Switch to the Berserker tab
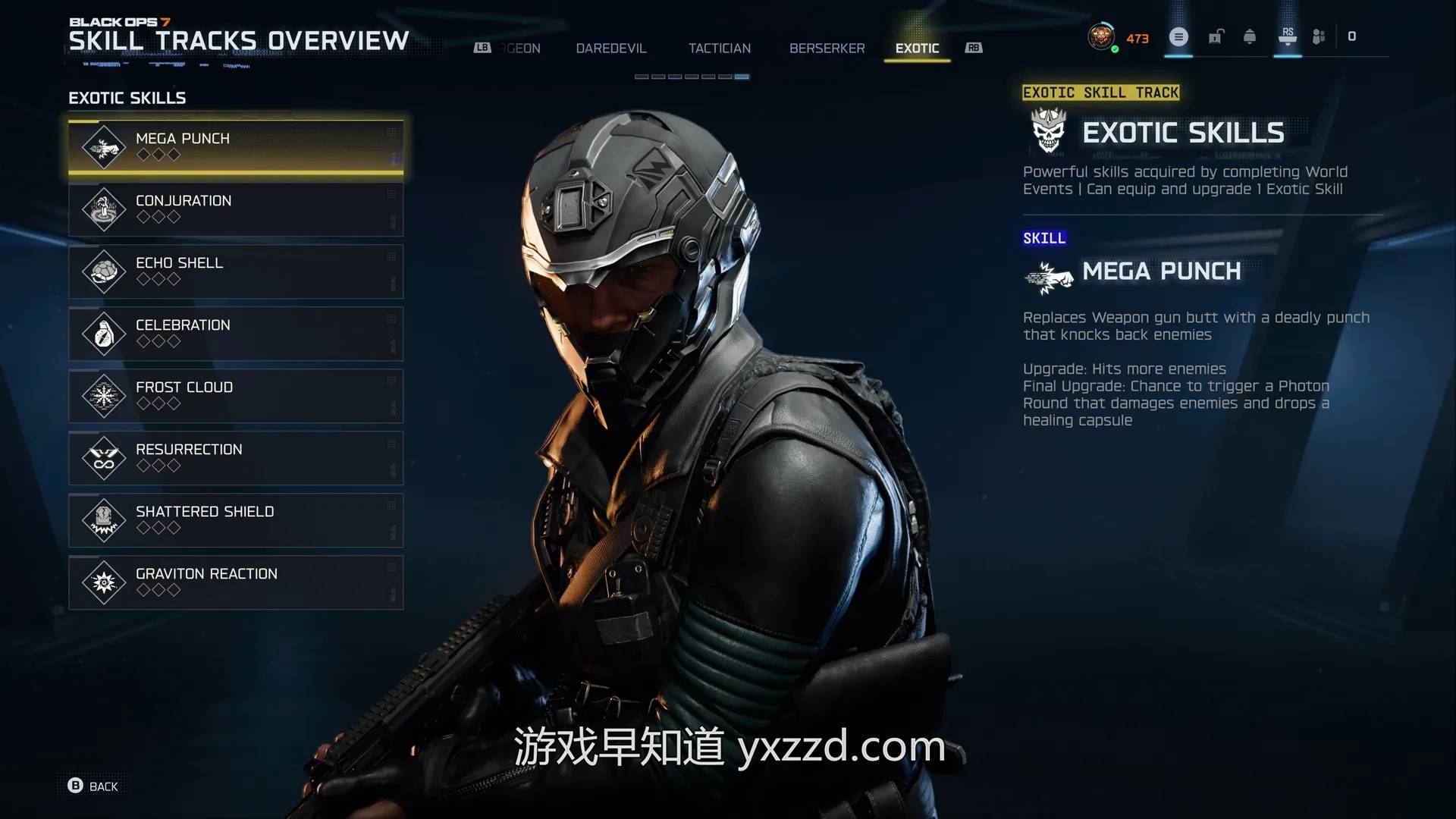This screenshot has width=1456, height=819. click(827, 49)
